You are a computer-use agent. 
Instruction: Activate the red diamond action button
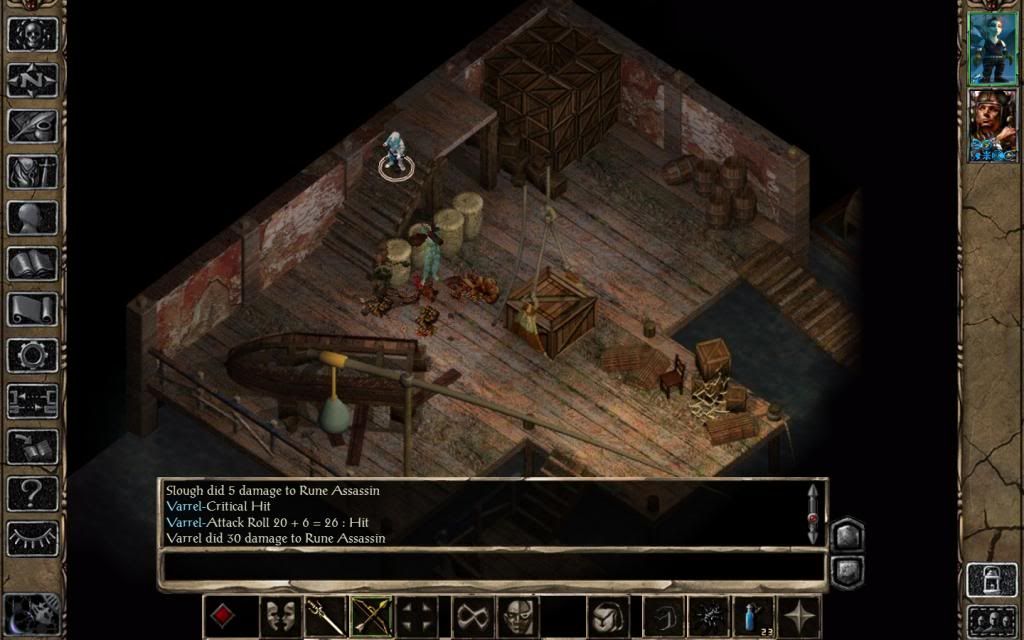(x=223, y=615)
